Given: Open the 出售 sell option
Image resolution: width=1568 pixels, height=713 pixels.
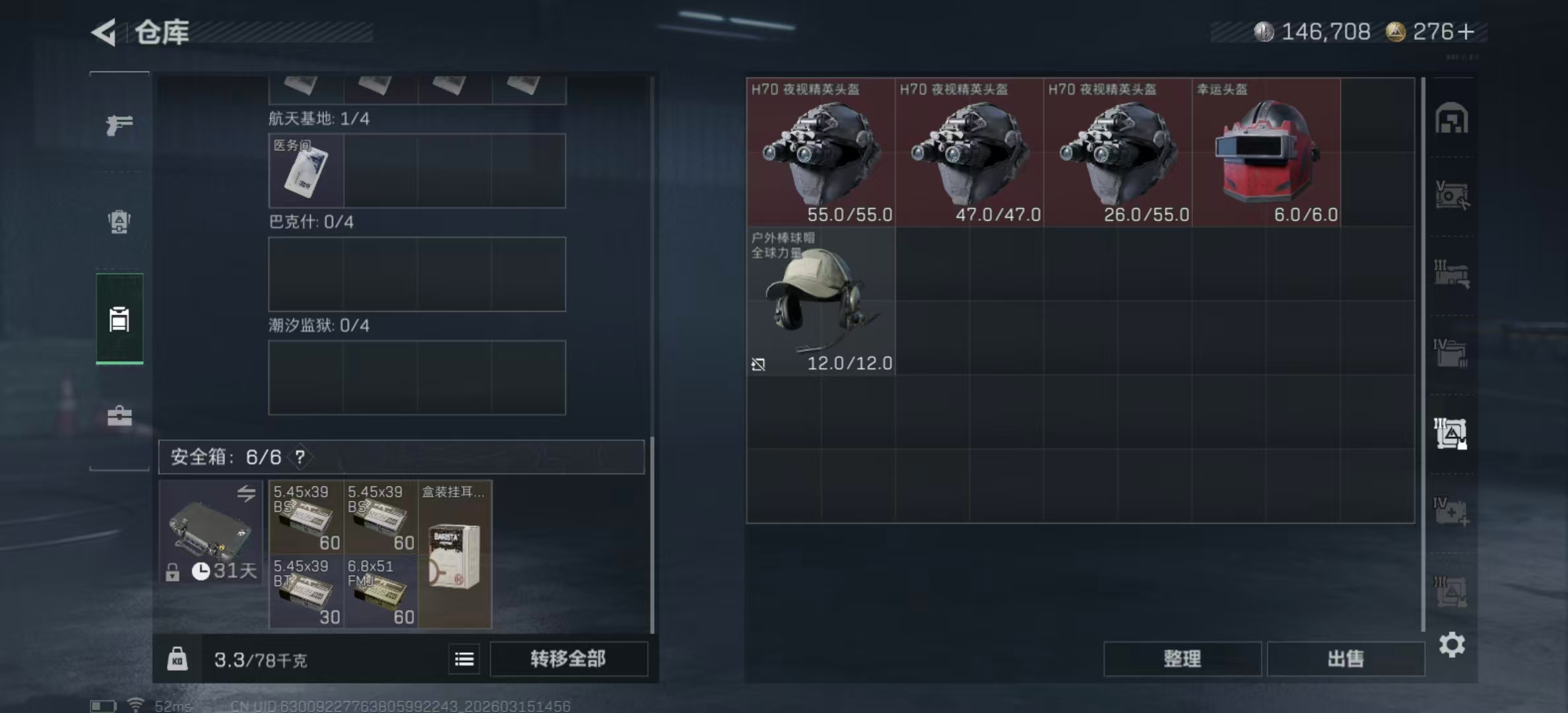Looking at the screenshot, I should tap(1346, 659).
